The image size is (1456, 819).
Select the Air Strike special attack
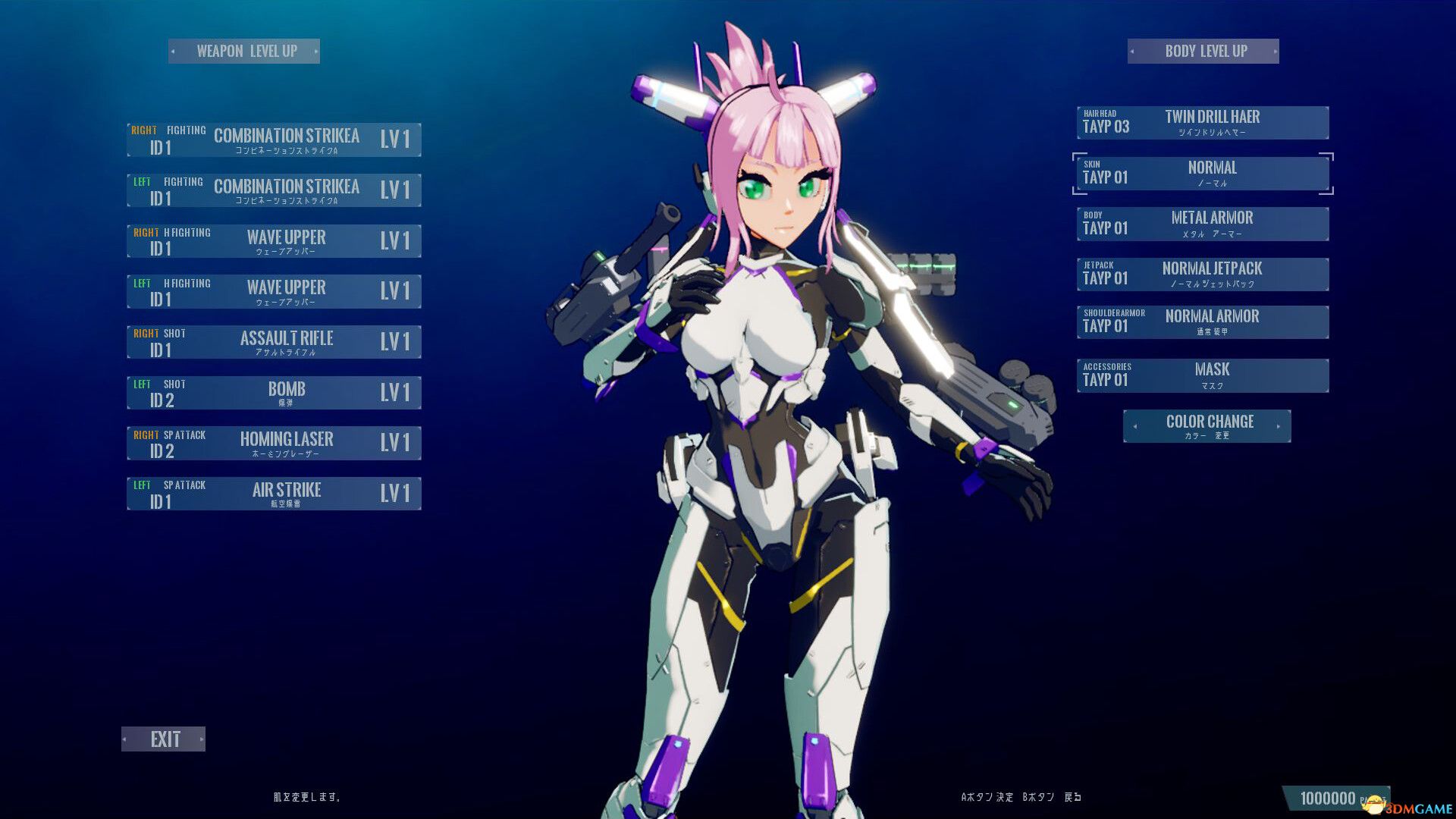coord(273,493)
